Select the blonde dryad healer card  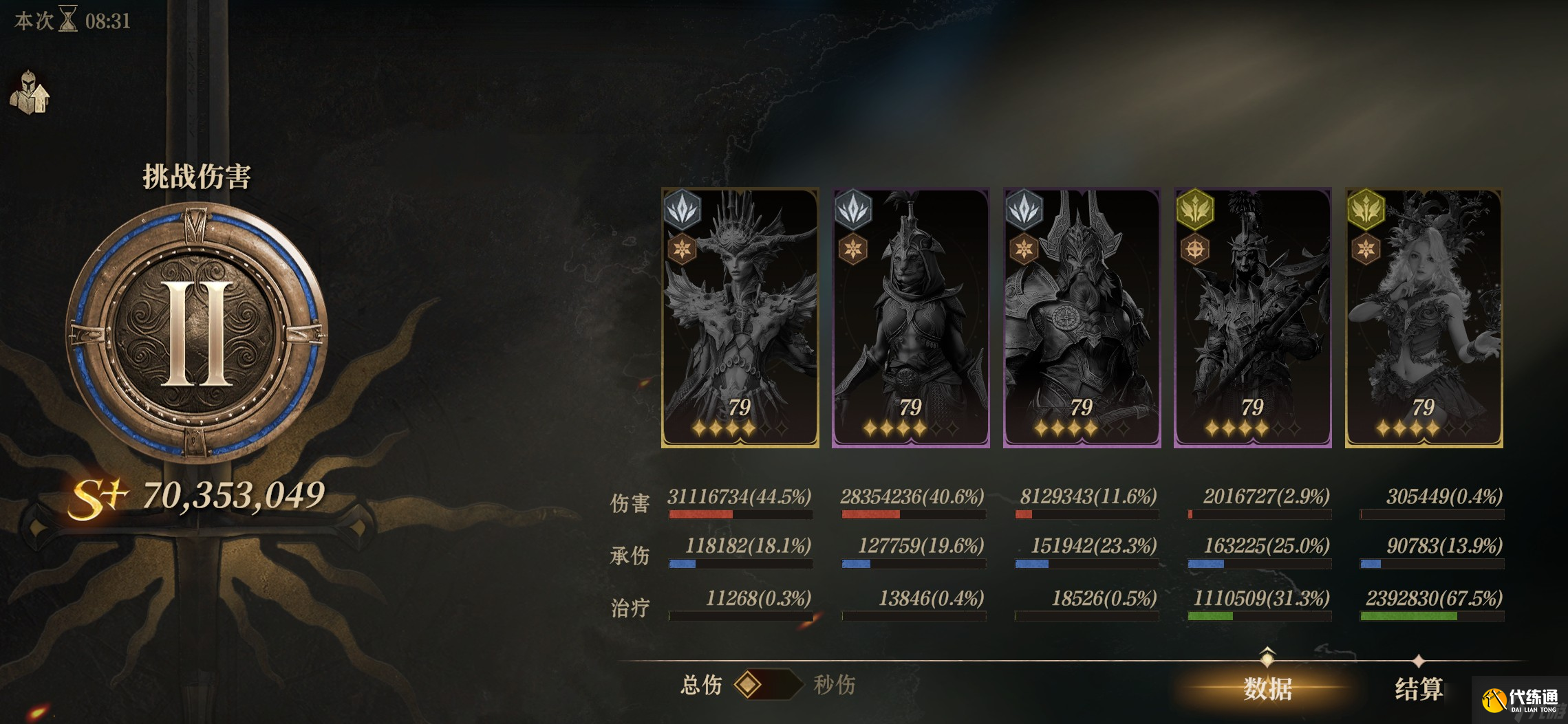point(1424,318)
